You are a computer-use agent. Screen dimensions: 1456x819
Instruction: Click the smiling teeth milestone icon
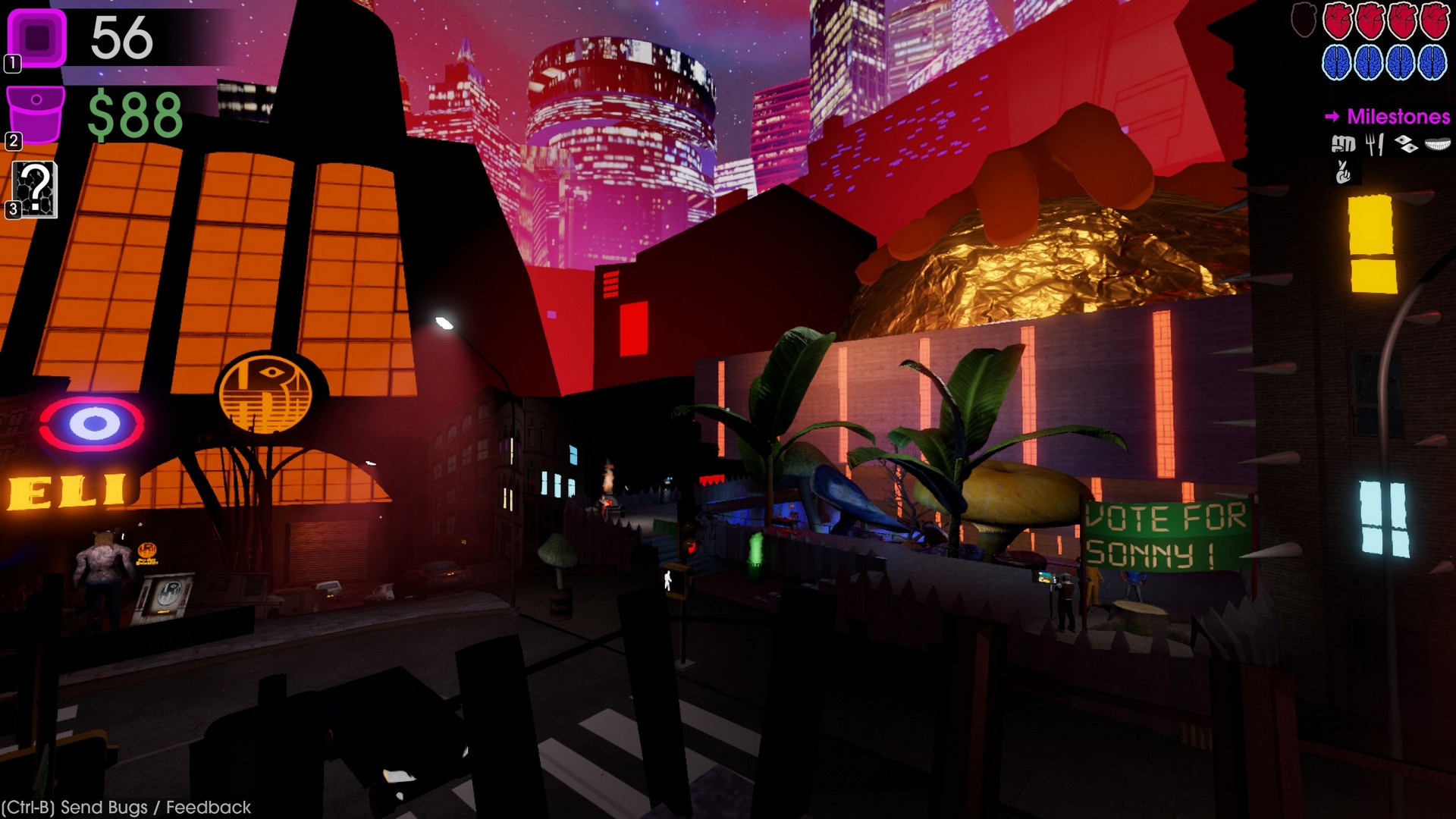[1436, 144]
